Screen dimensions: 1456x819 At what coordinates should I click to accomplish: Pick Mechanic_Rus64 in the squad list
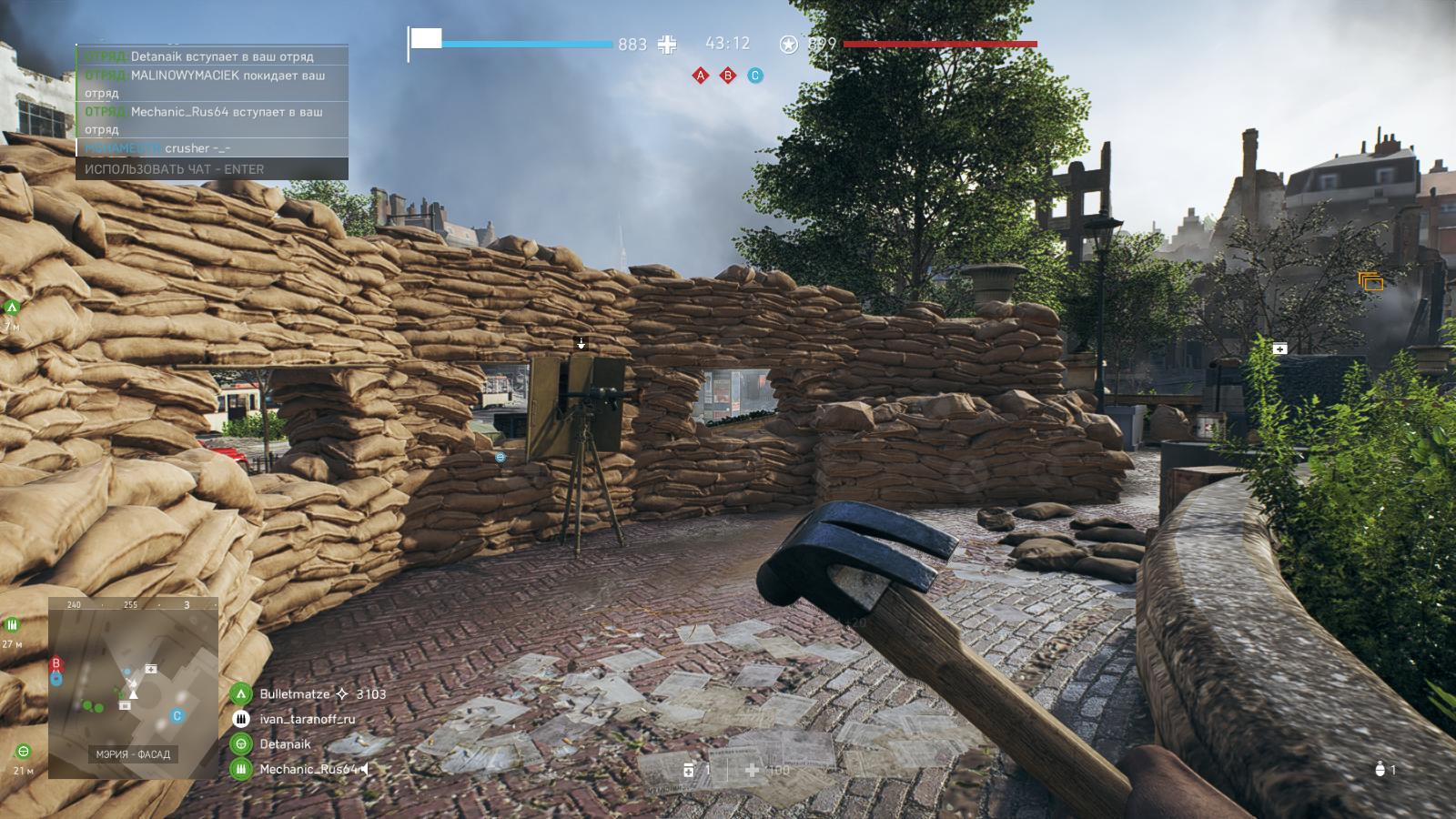[307, 770]
